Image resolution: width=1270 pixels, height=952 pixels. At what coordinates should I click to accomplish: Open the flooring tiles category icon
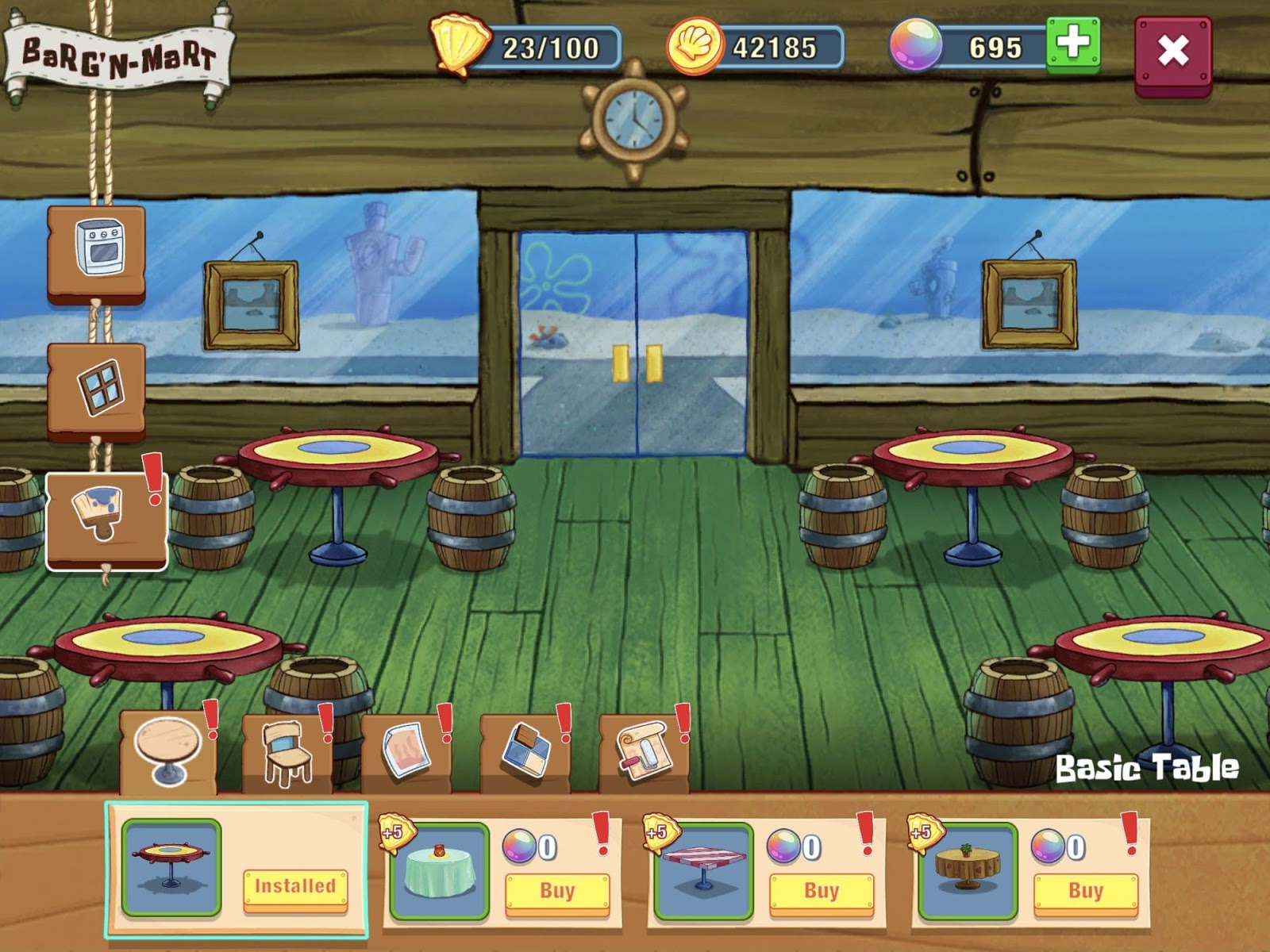click(x=526, y=750)
